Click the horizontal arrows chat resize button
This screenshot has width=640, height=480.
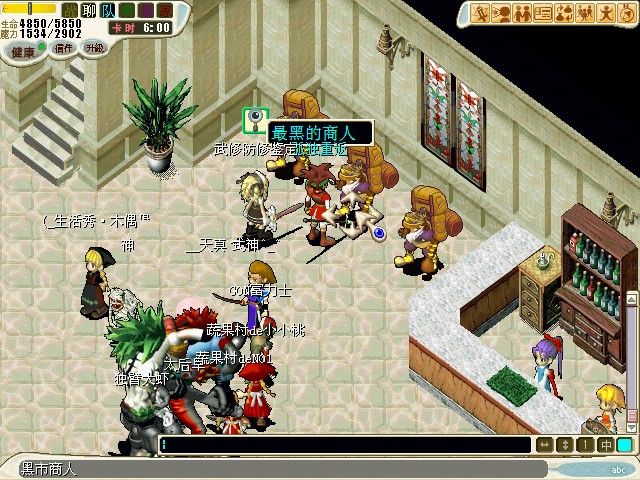tap(545, 445)
